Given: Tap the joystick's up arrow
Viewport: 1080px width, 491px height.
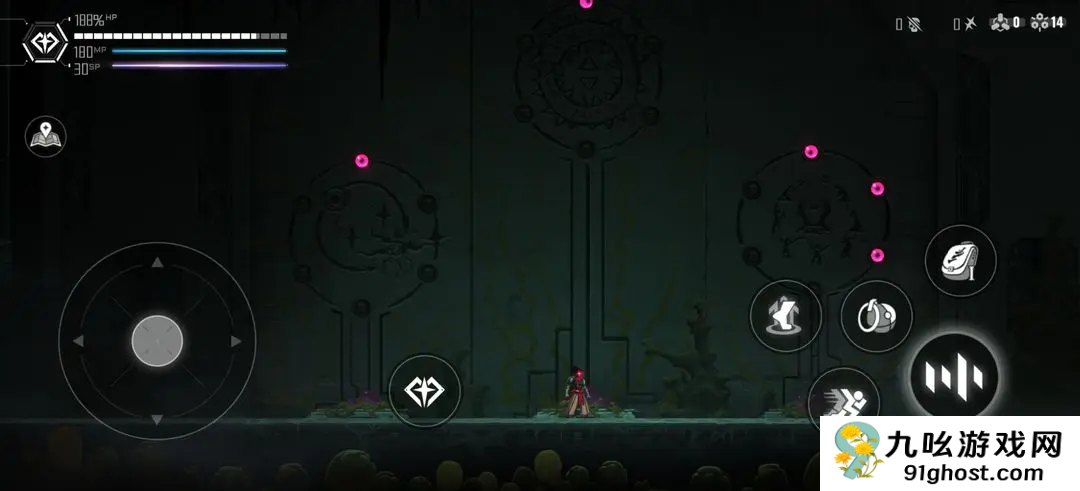Looking at the screenshot, I should tap(157, 263).
